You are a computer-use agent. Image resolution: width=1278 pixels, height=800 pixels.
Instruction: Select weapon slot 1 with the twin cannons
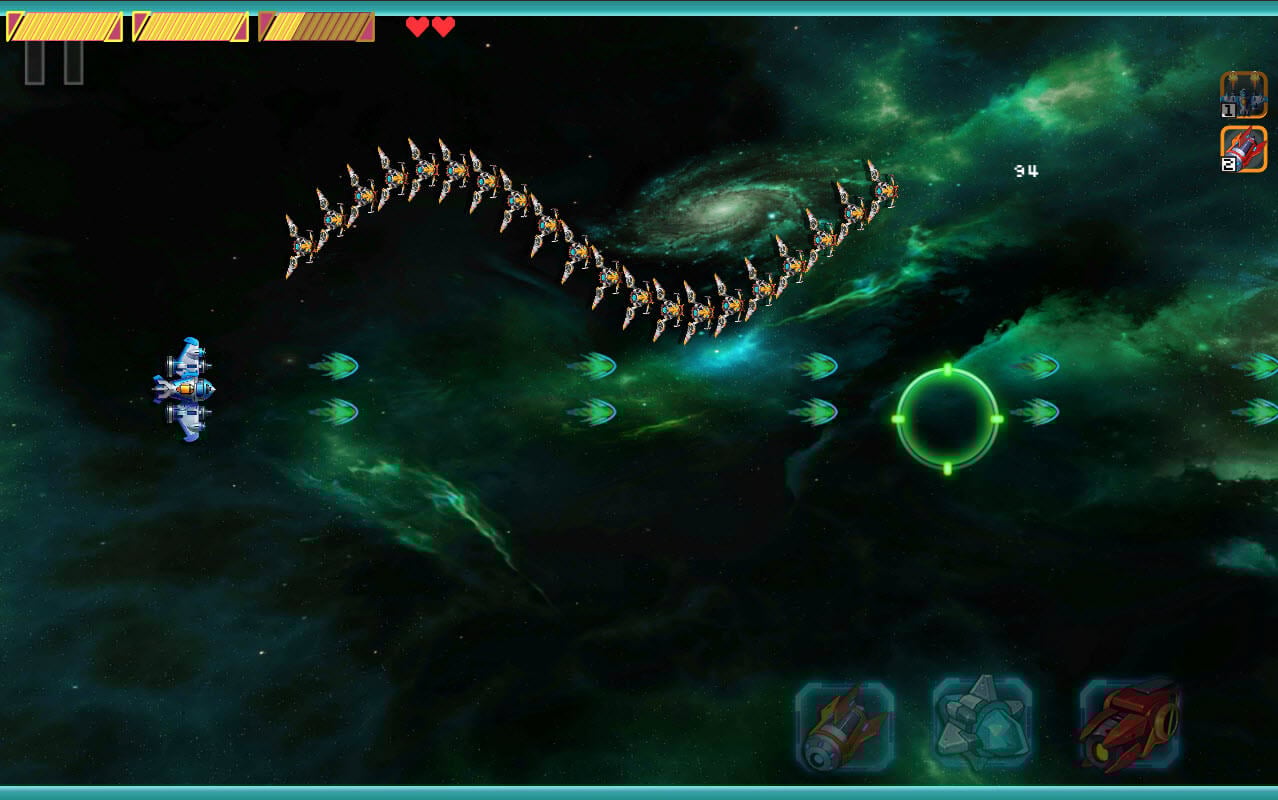point(1243,95)
